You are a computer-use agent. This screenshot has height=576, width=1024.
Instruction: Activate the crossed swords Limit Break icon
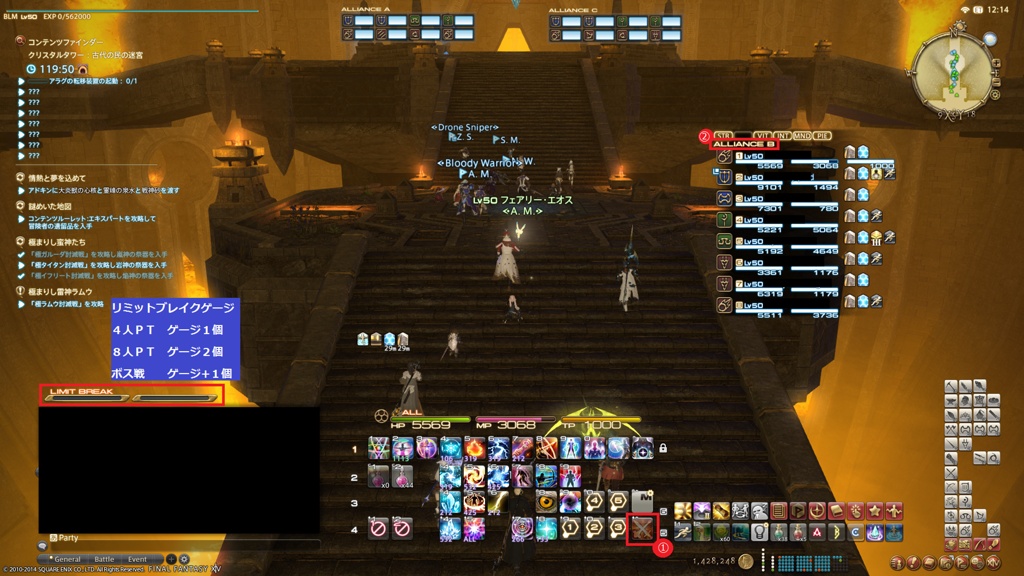[x=641, y=527]
